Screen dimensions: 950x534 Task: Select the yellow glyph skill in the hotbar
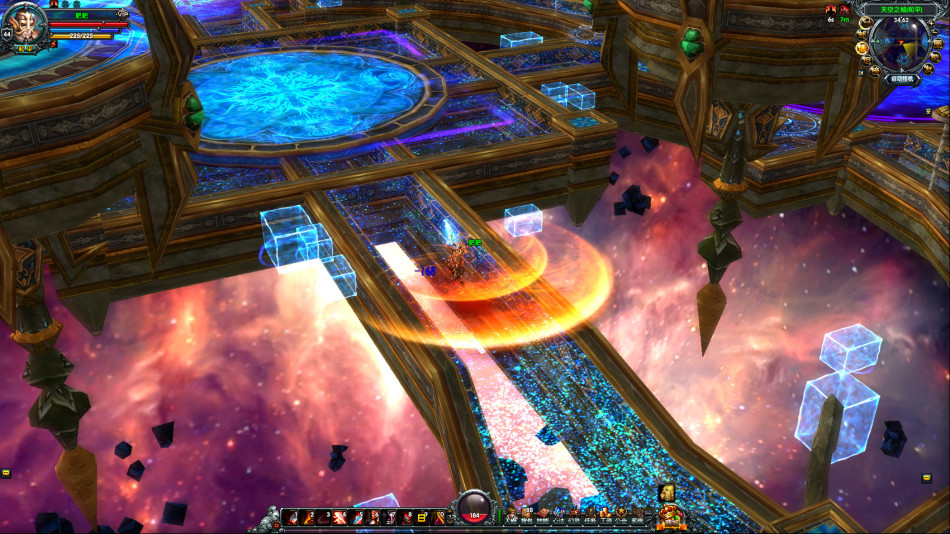pyautogui.click(x=422, y=517)
